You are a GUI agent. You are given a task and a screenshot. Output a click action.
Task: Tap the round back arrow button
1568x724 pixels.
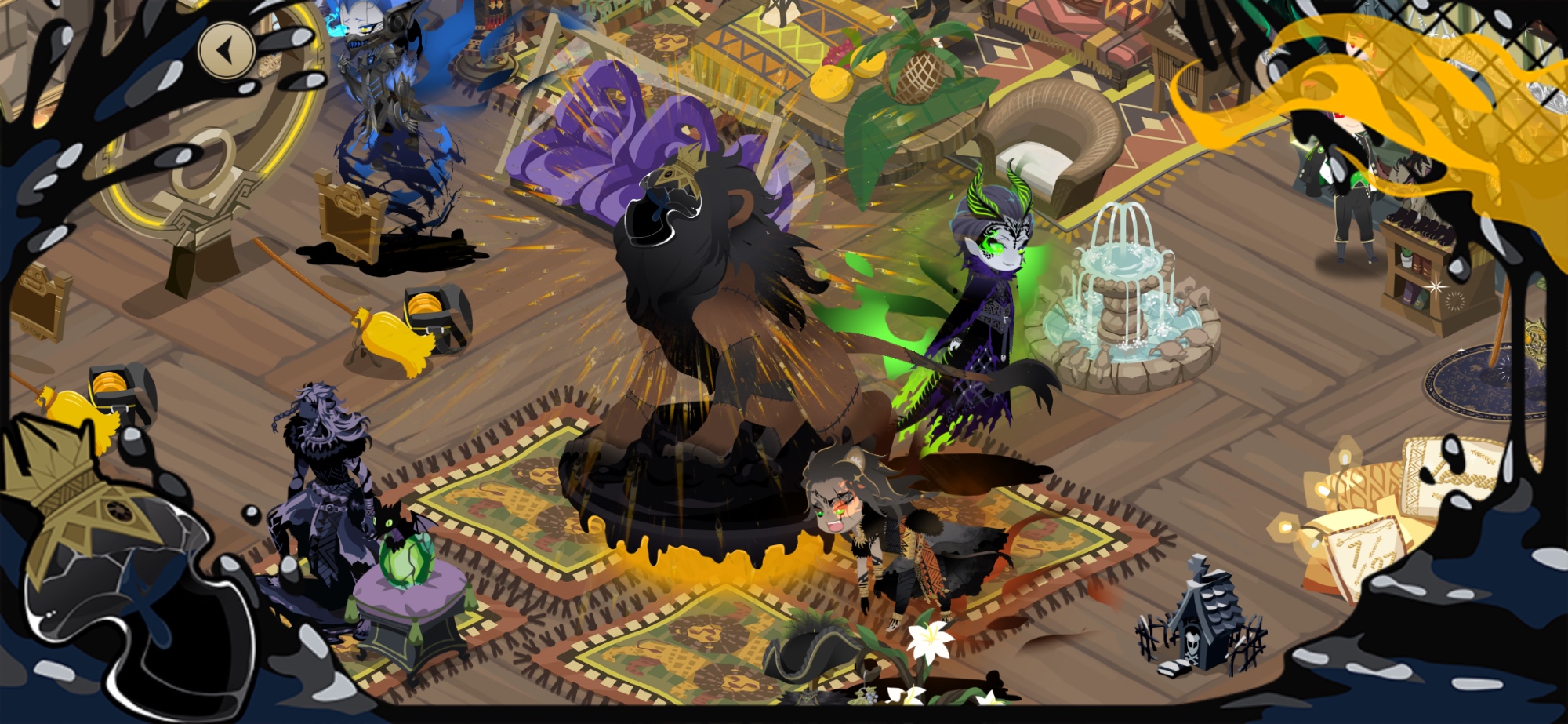tap(227, 51)
